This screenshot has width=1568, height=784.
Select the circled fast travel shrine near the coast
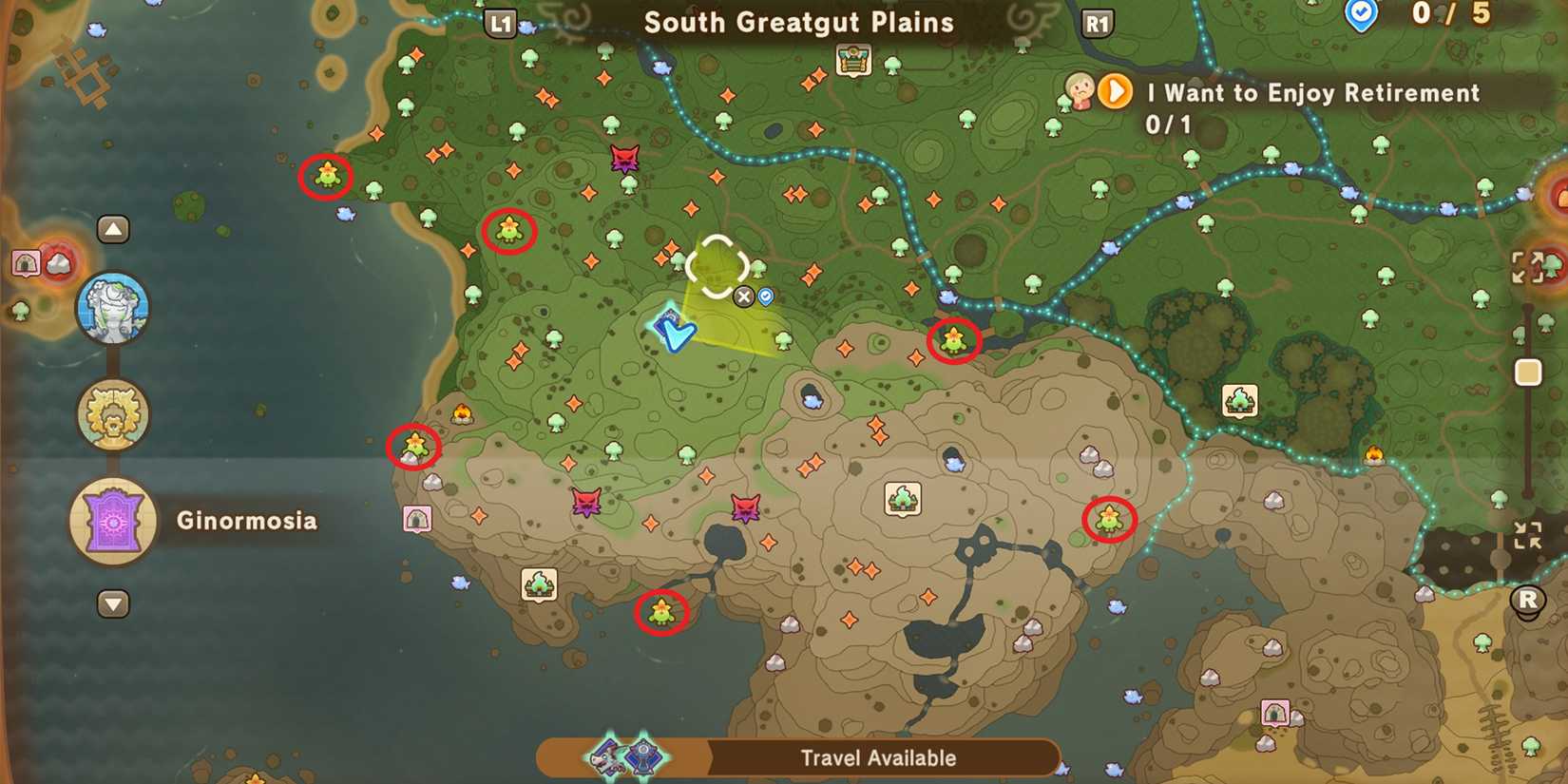coord(325,177)
